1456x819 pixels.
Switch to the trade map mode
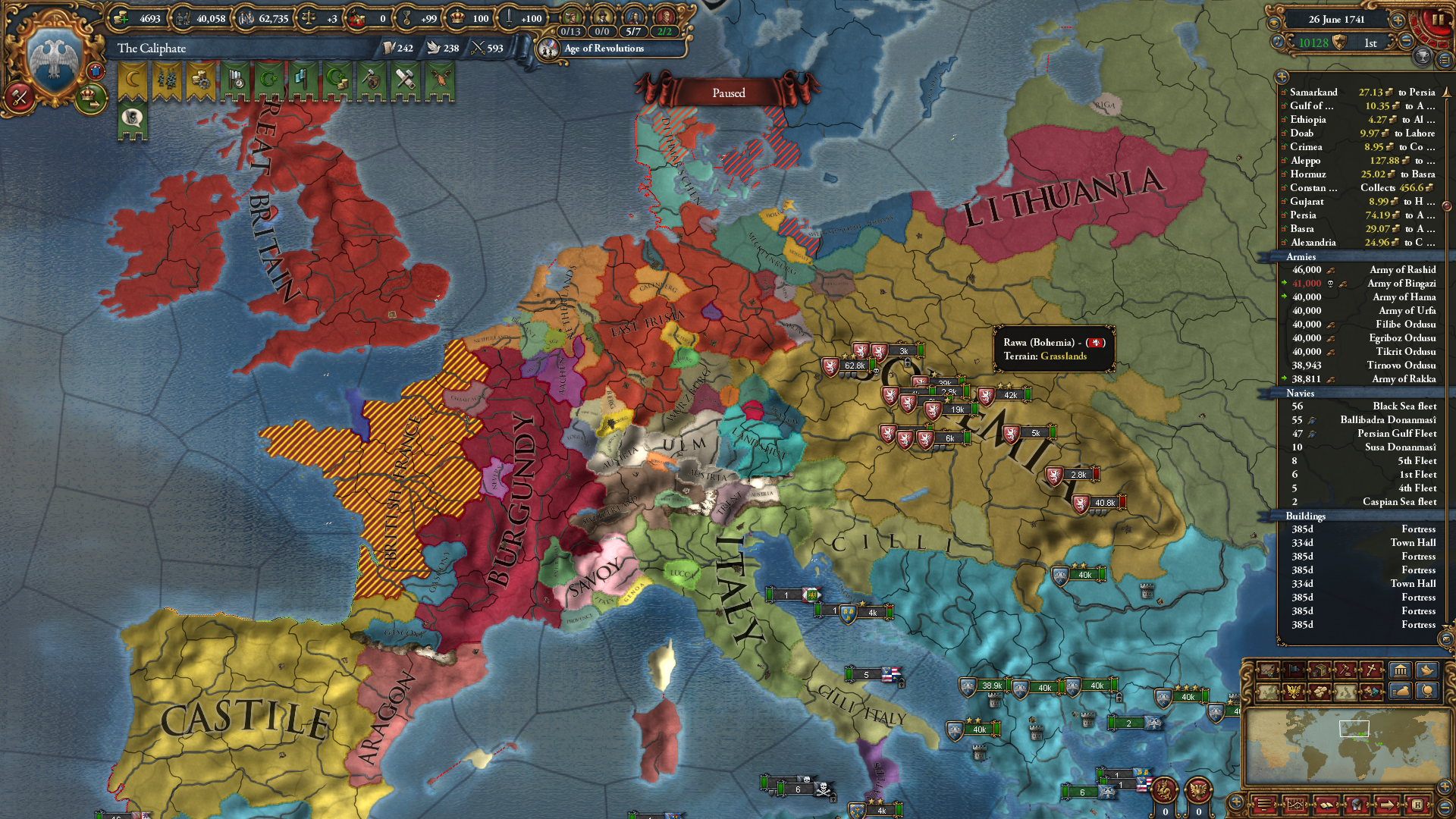pyautogui.click(x=1319, y=671)
